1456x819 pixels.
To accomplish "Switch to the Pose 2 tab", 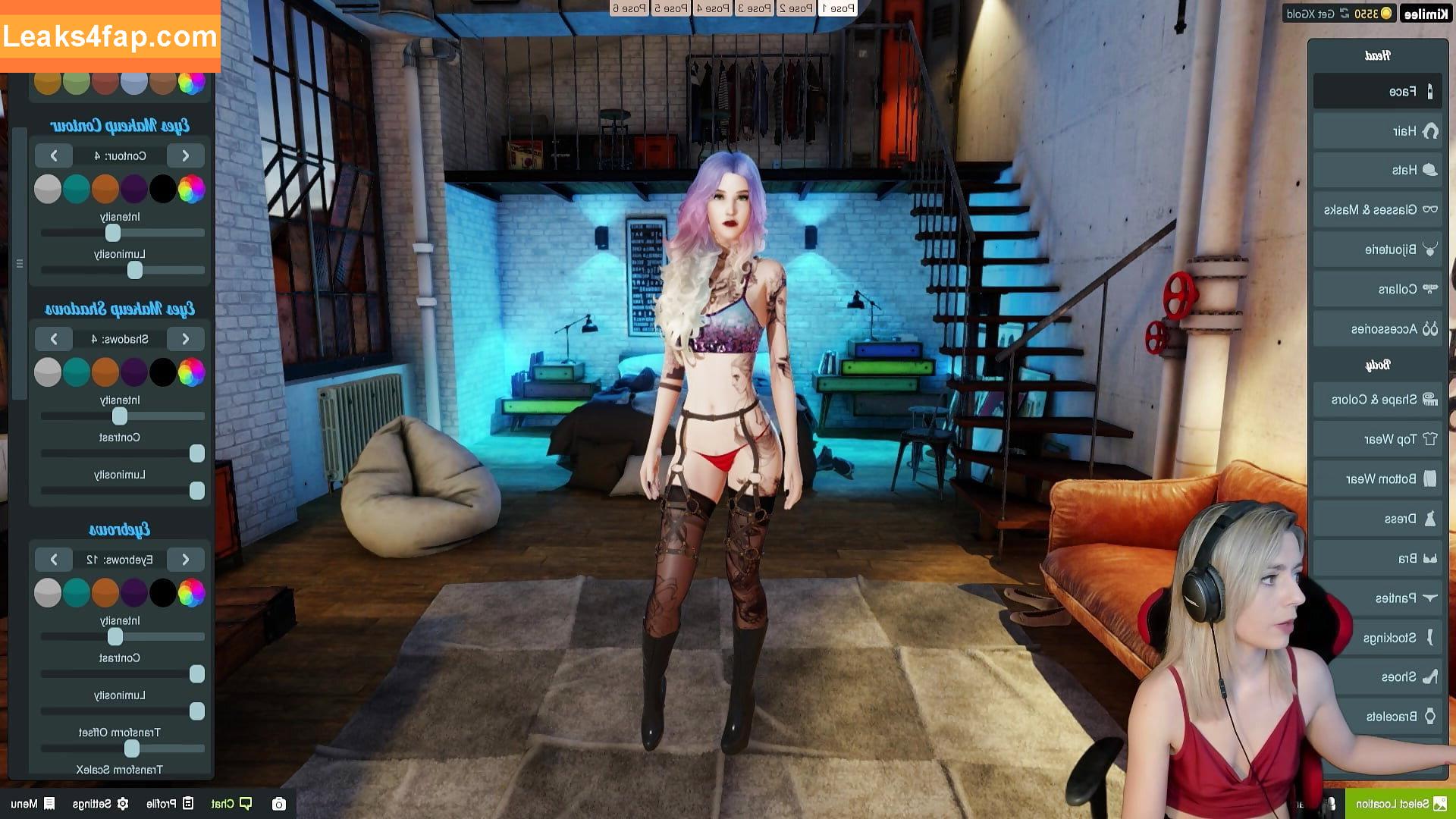I will [796, 8].
